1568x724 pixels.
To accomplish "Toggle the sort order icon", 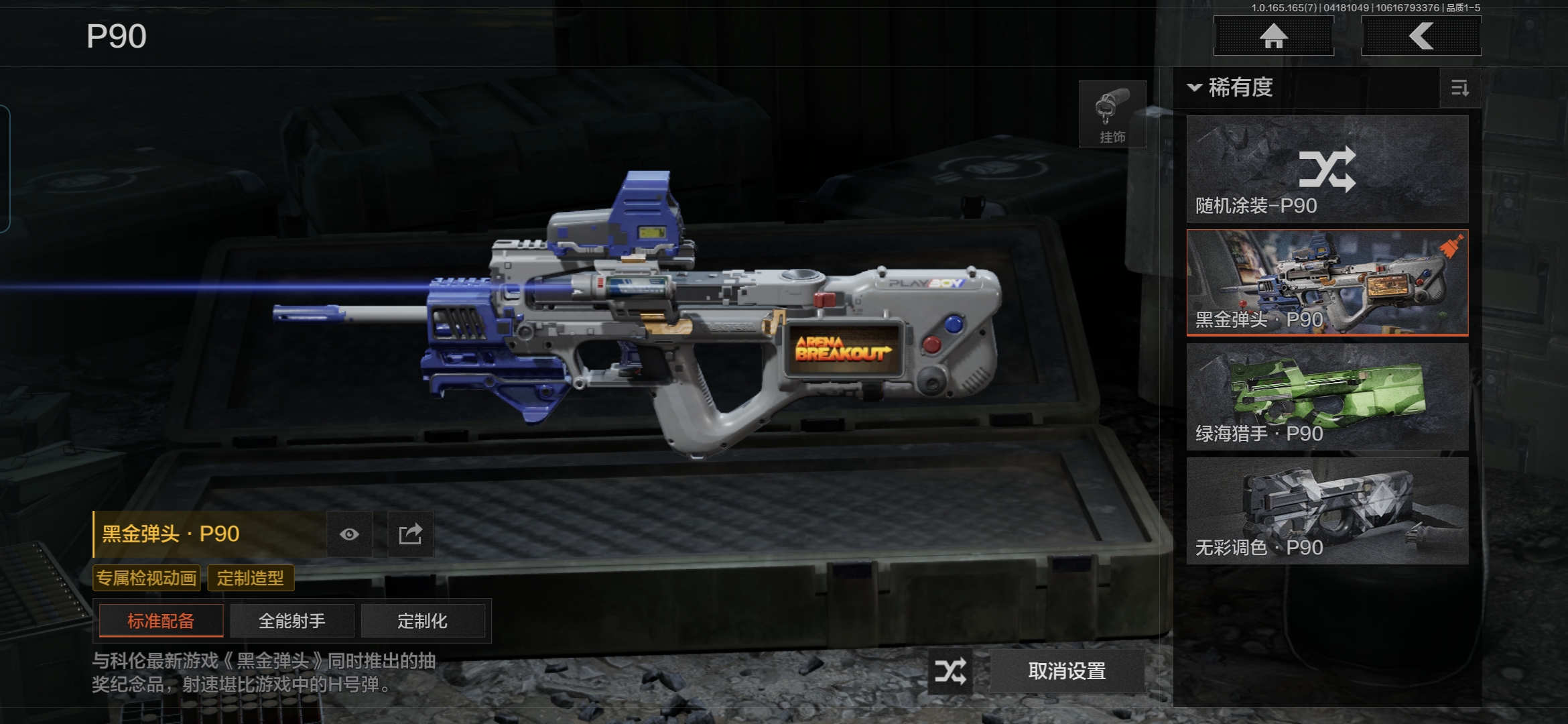I will pyautogui.click(x=1459, y=88).
